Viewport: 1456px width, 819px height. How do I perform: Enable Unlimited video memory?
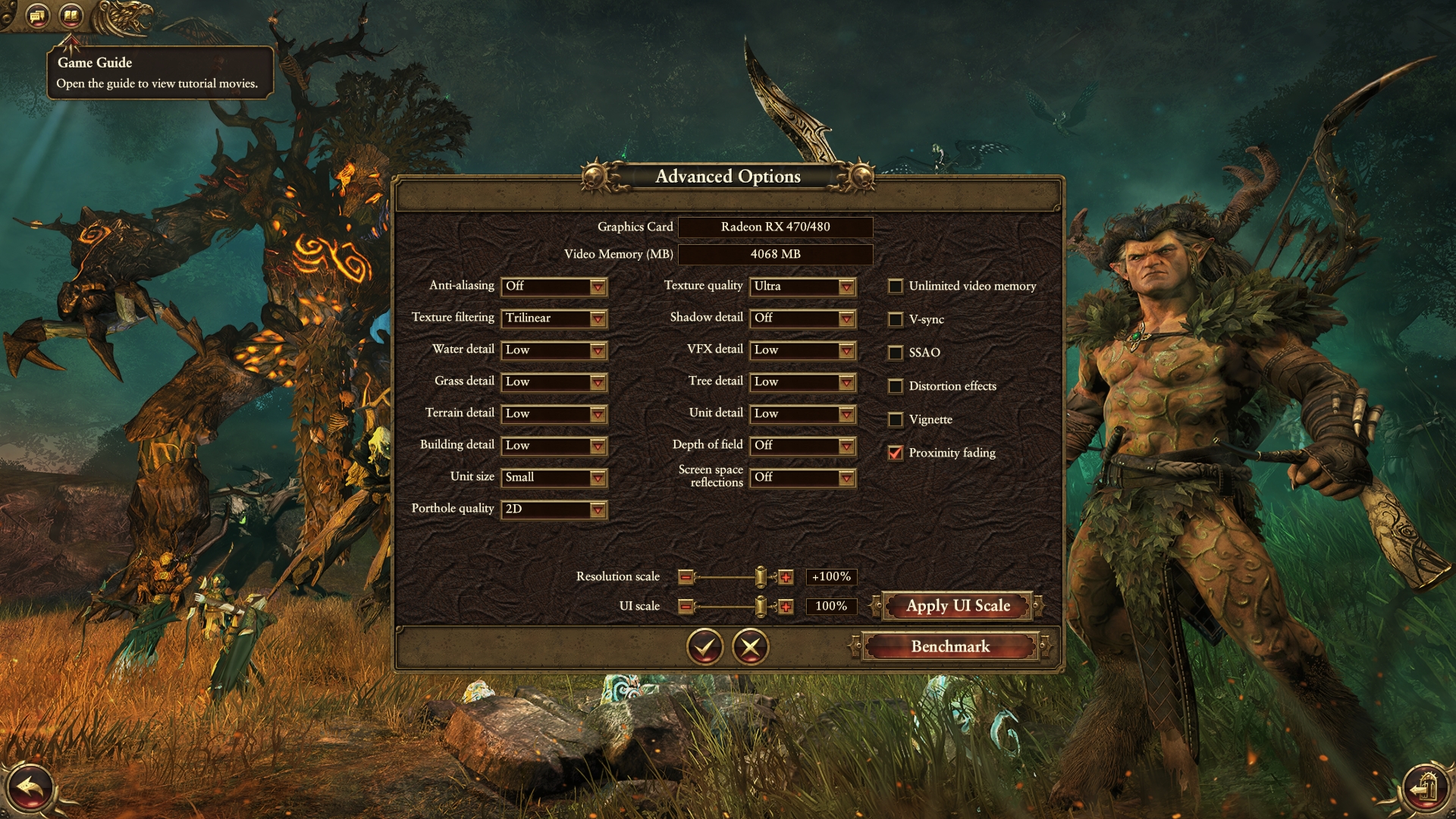click(896, 286)
